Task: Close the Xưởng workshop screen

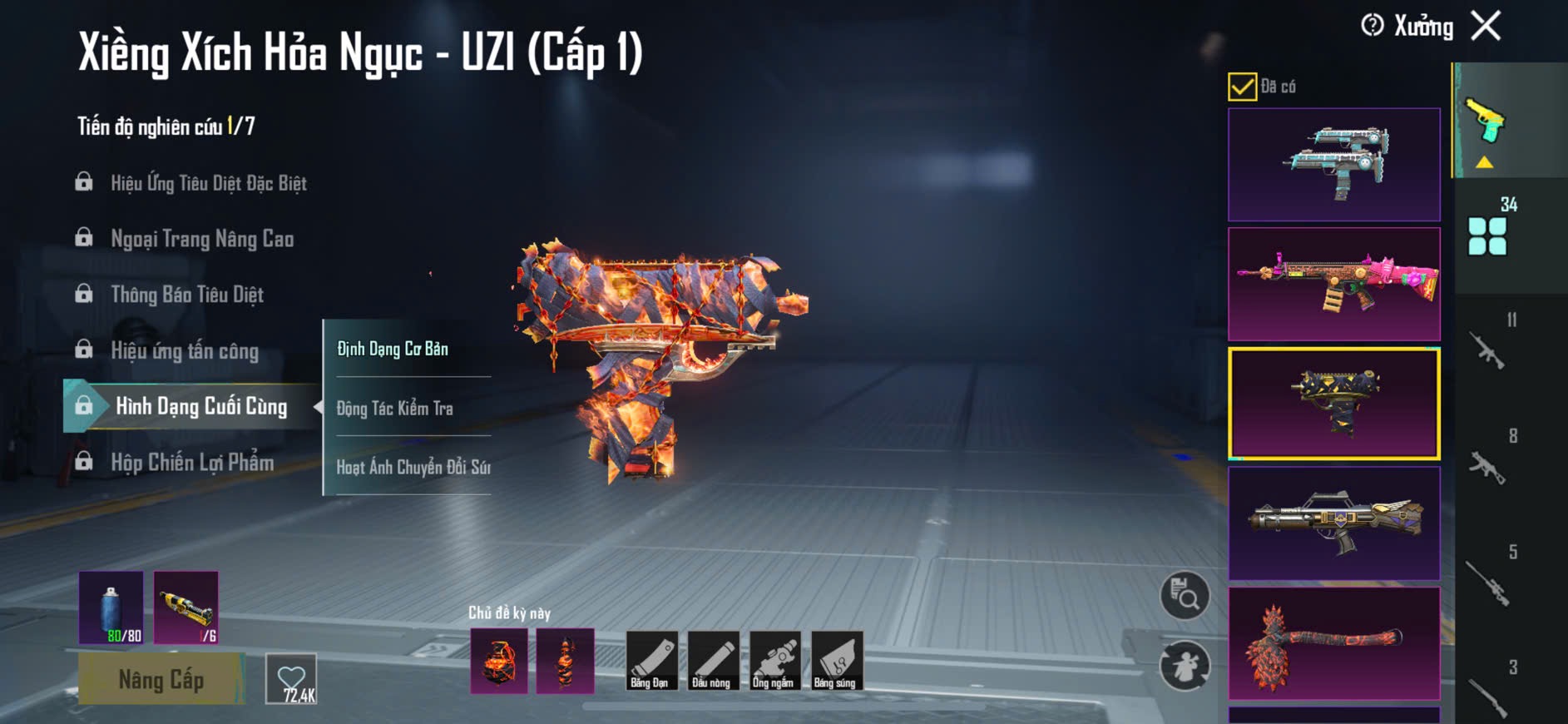Action: pyautogui.click(x=1486, y=26)
